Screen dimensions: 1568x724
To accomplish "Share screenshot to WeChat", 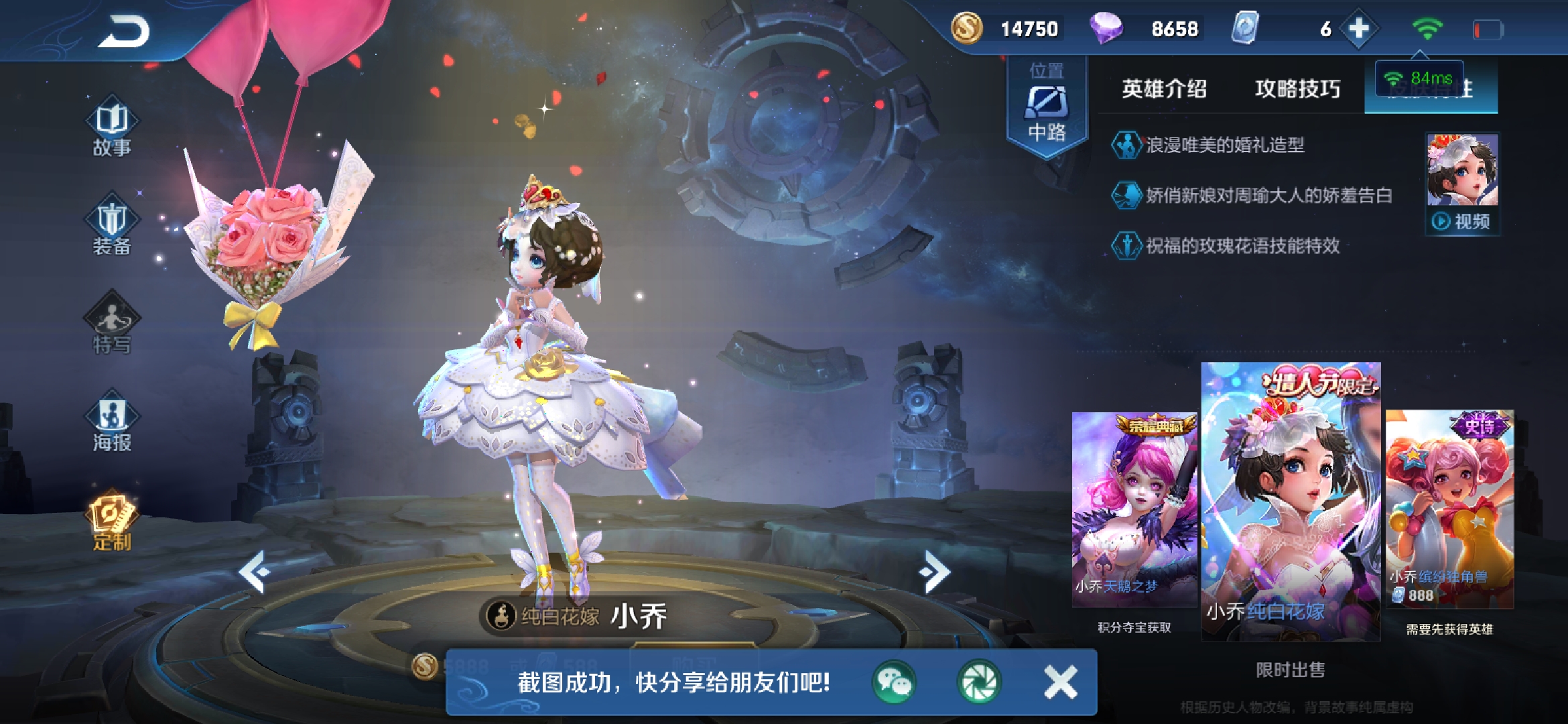I will tap(894, 682).
